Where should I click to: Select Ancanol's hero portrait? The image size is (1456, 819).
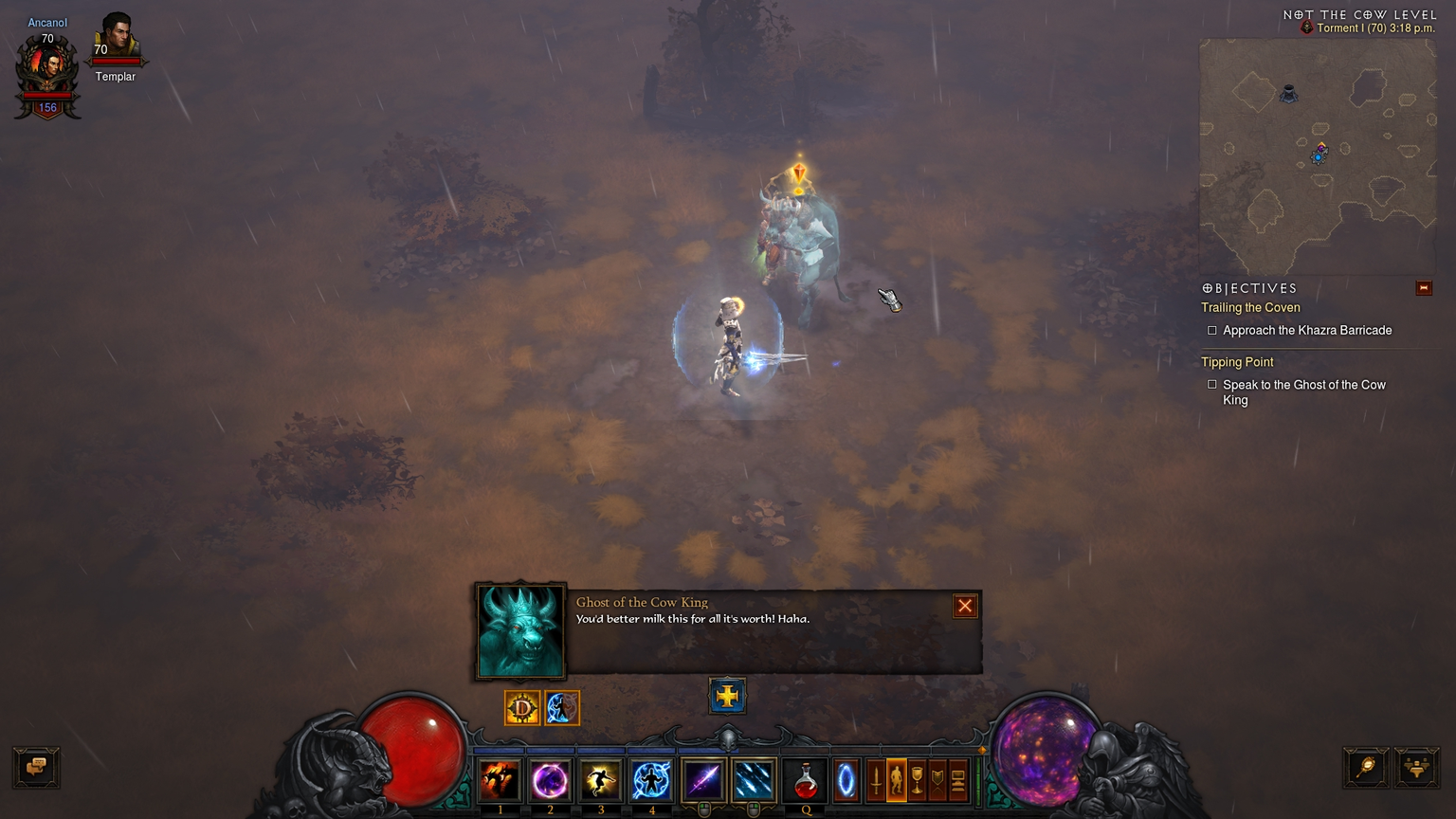tap(47, 68)
